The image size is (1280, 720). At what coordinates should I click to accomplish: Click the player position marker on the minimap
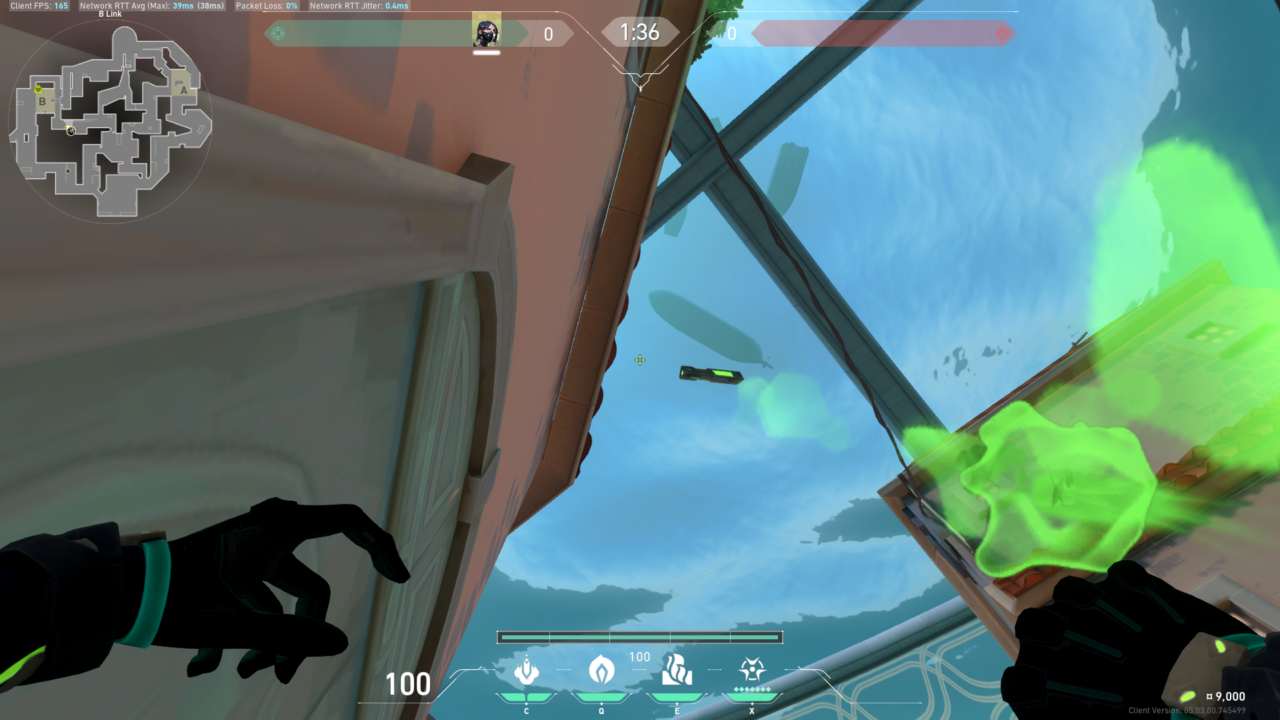71,129
